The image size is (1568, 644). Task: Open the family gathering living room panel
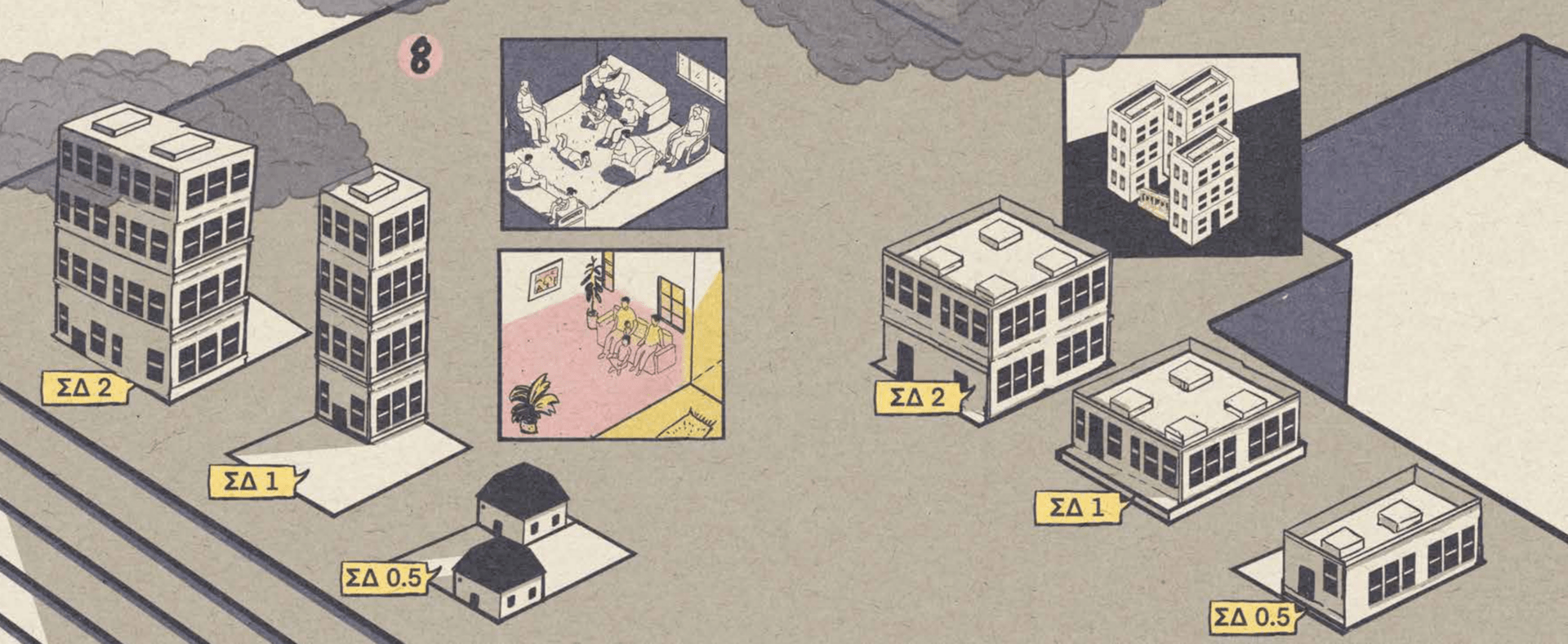tap(613, 133)
